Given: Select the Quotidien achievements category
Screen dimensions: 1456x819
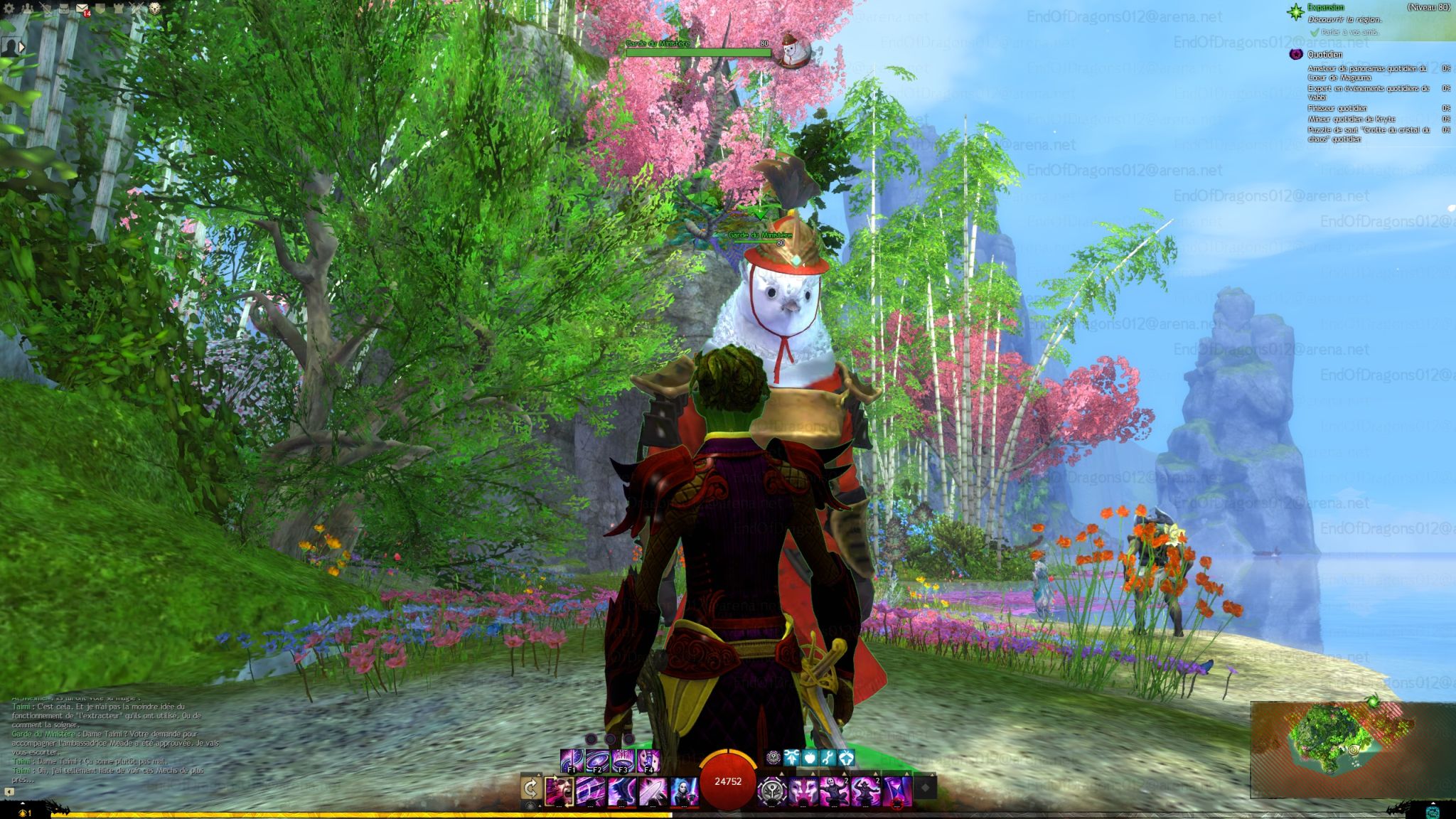Looking at the screenshot, I should tap(1325, 54).
